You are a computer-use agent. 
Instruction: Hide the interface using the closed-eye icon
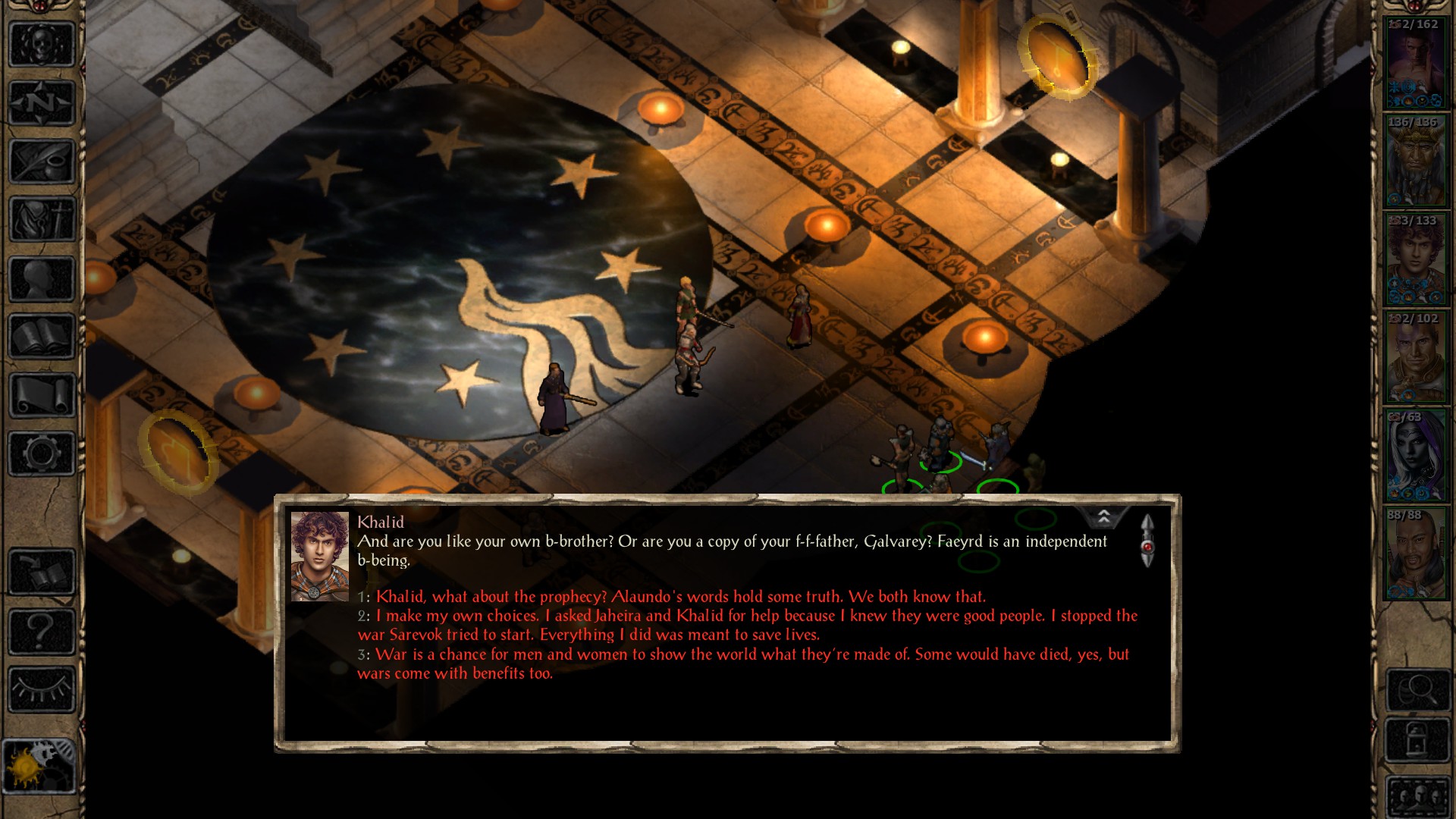42,686
